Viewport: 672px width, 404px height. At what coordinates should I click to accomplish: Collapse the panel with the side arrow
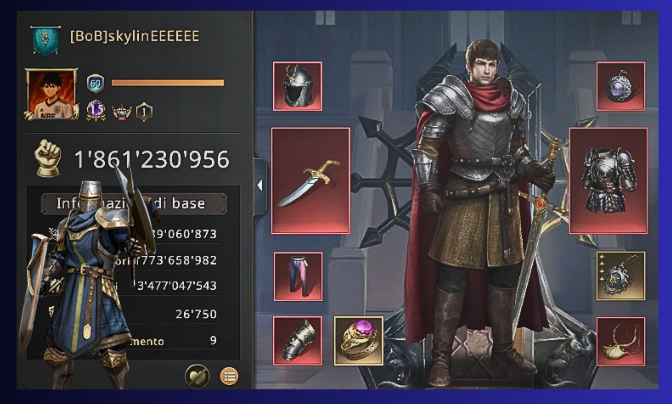(x=260, y=184)
